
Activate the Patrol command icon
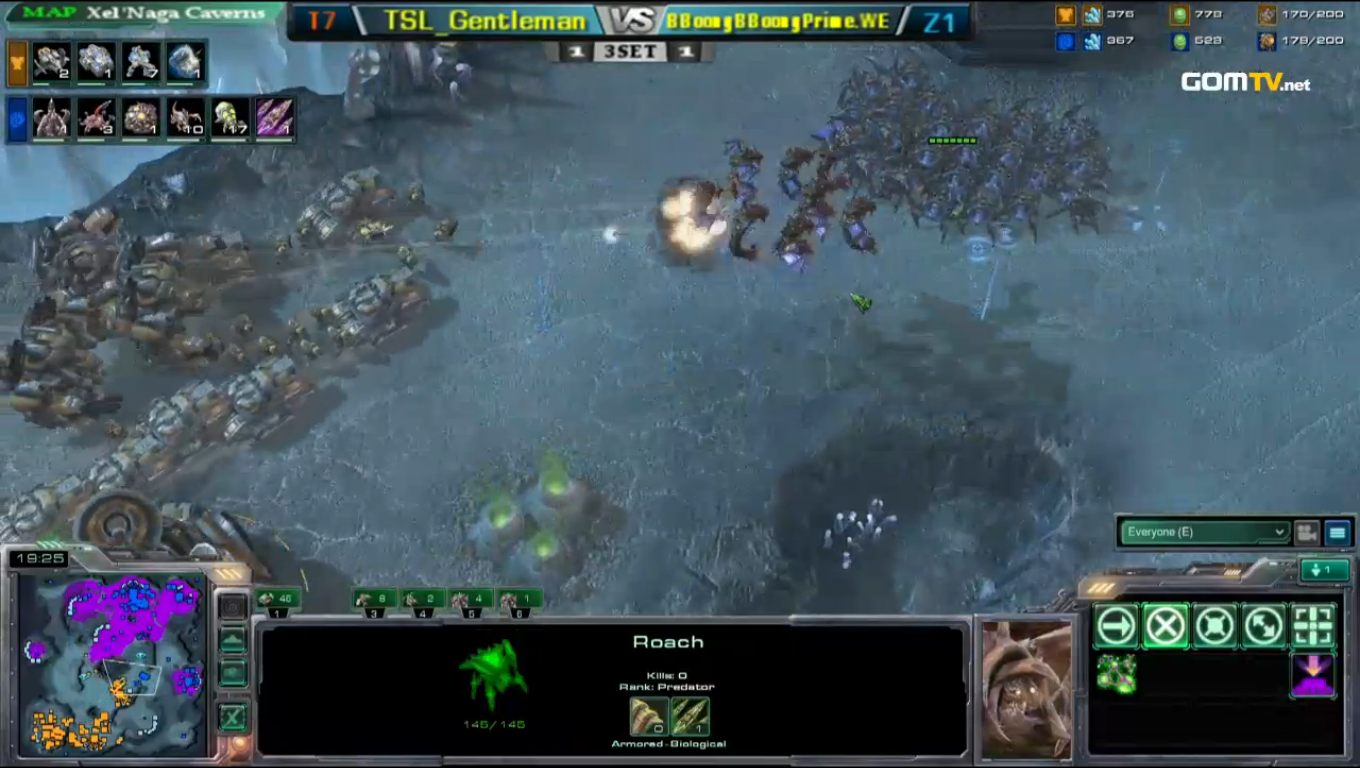(x=1263, y=625)
